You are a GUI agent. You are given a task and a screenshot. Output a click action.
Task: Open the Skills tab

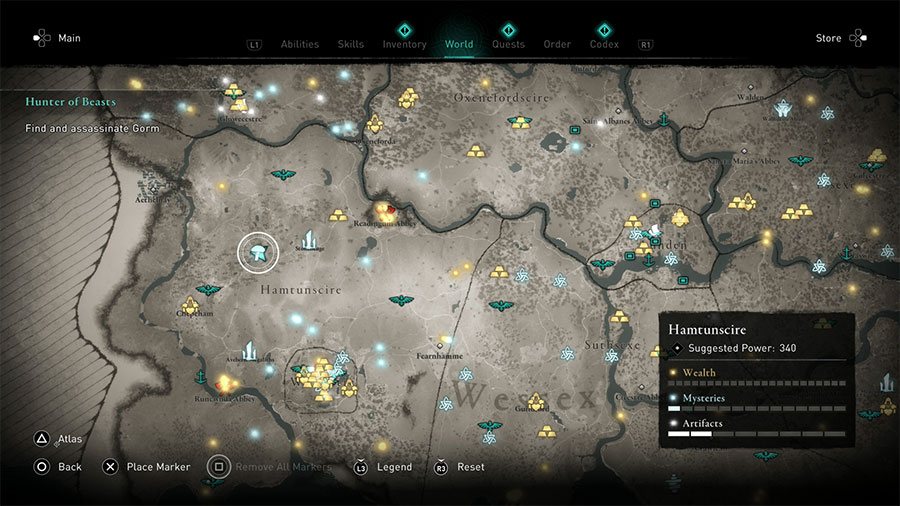tap(350, 44)
